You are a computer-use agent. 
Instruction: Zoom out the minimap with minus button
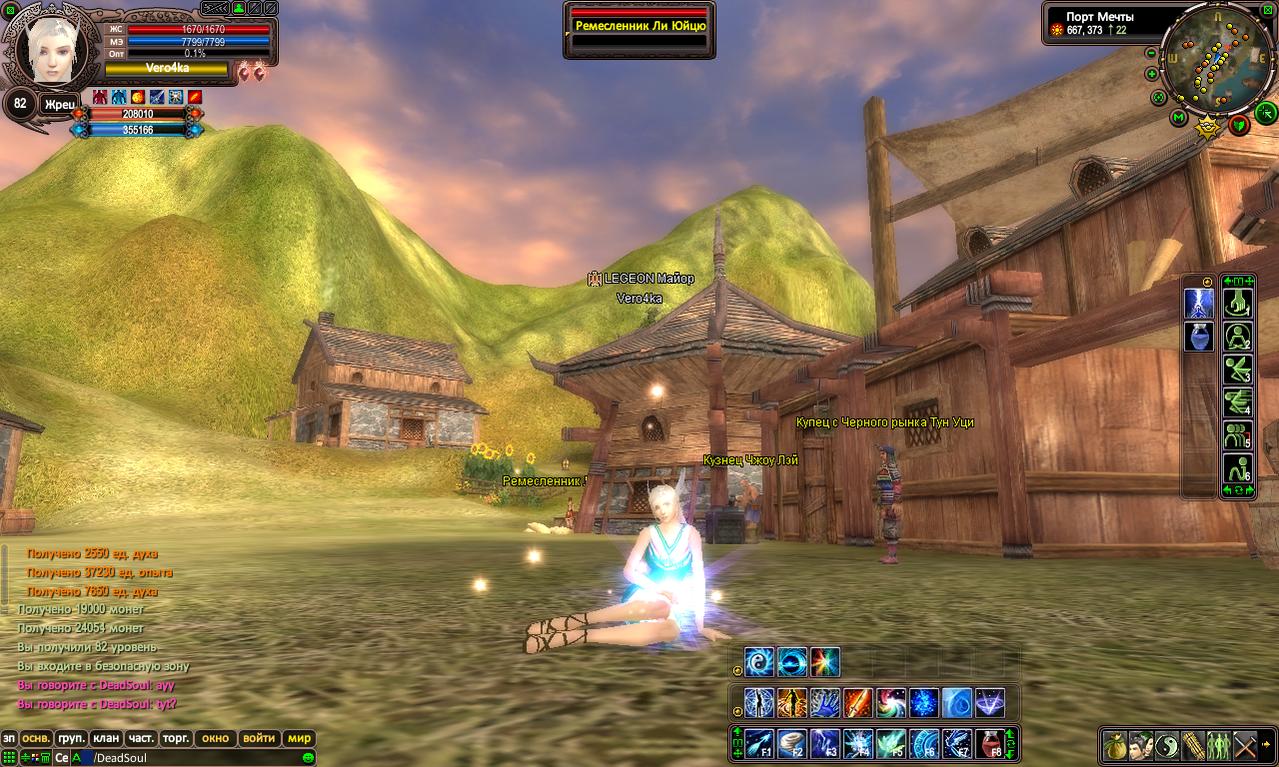(x=1151, y=53)
